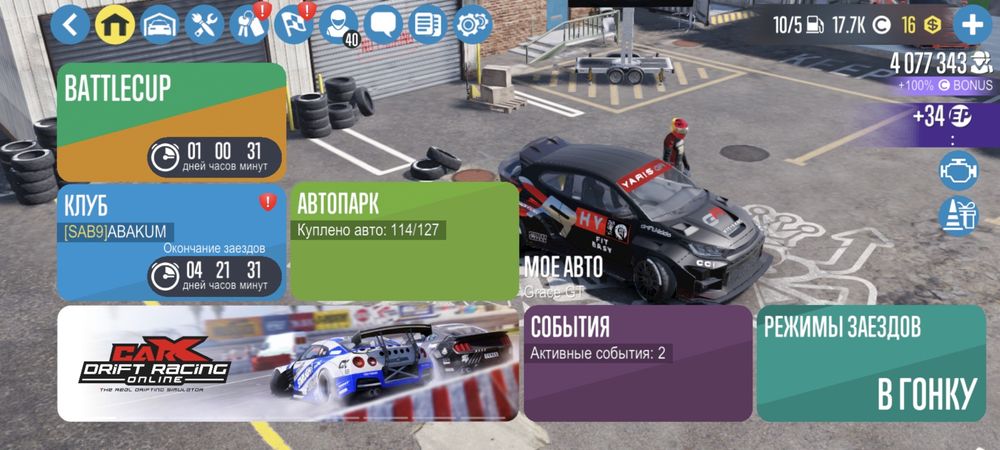Viewport: 1000px width, 450px height.
Task: Open the engine icon button
Action: click(x=958, y=170)
